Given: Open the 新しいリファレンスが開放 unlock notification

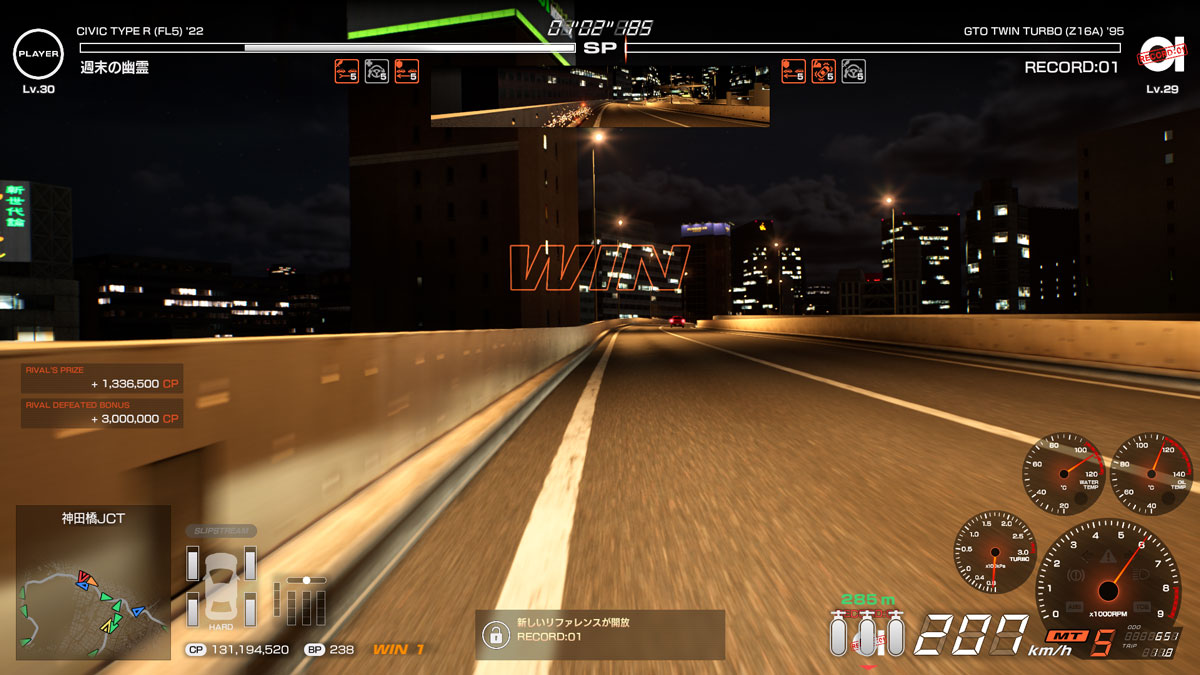Looking at the screenshot, I should tap(599, 634).
